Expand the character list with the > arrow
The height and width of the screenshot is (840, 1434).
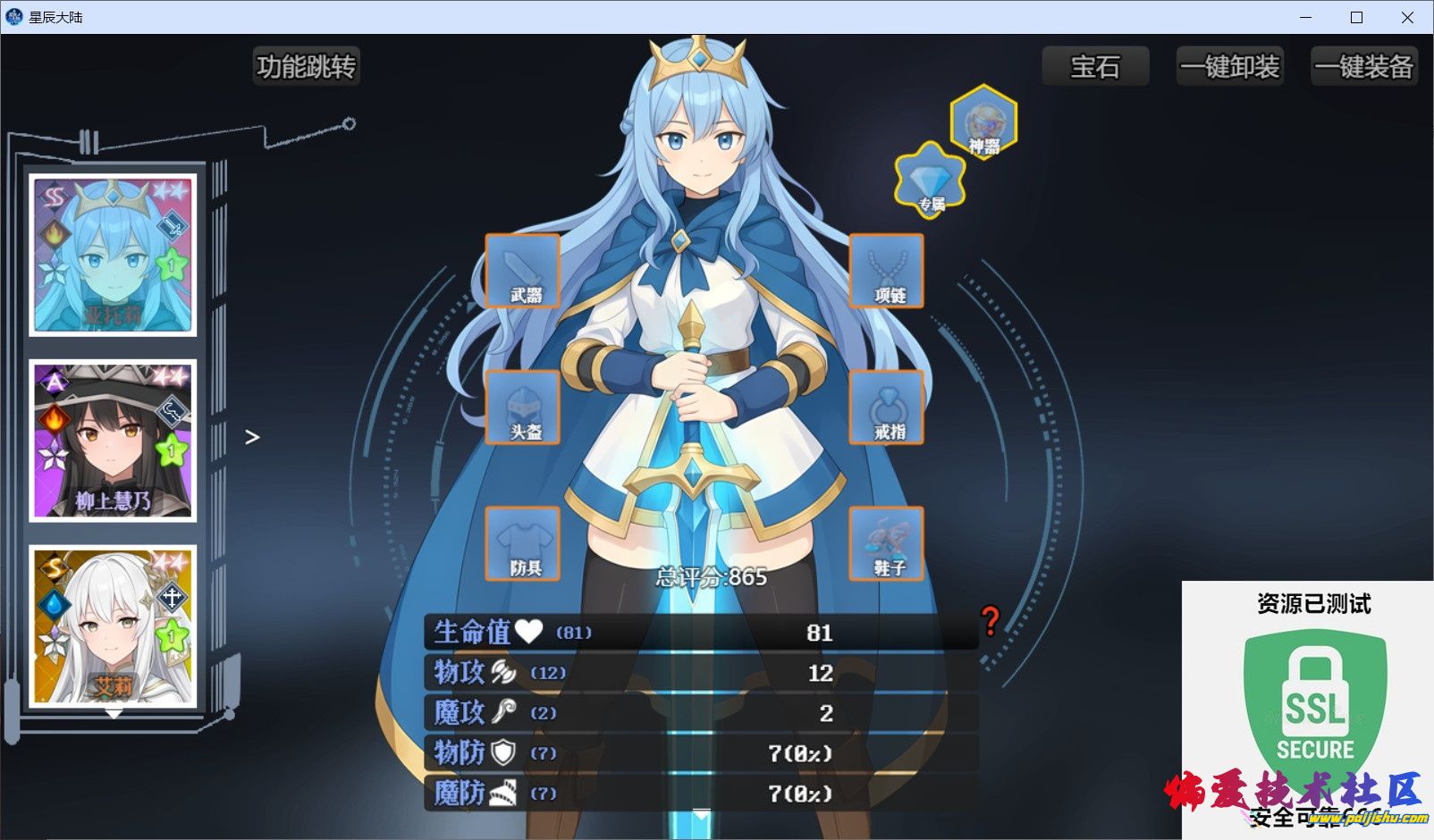(252, 437)
